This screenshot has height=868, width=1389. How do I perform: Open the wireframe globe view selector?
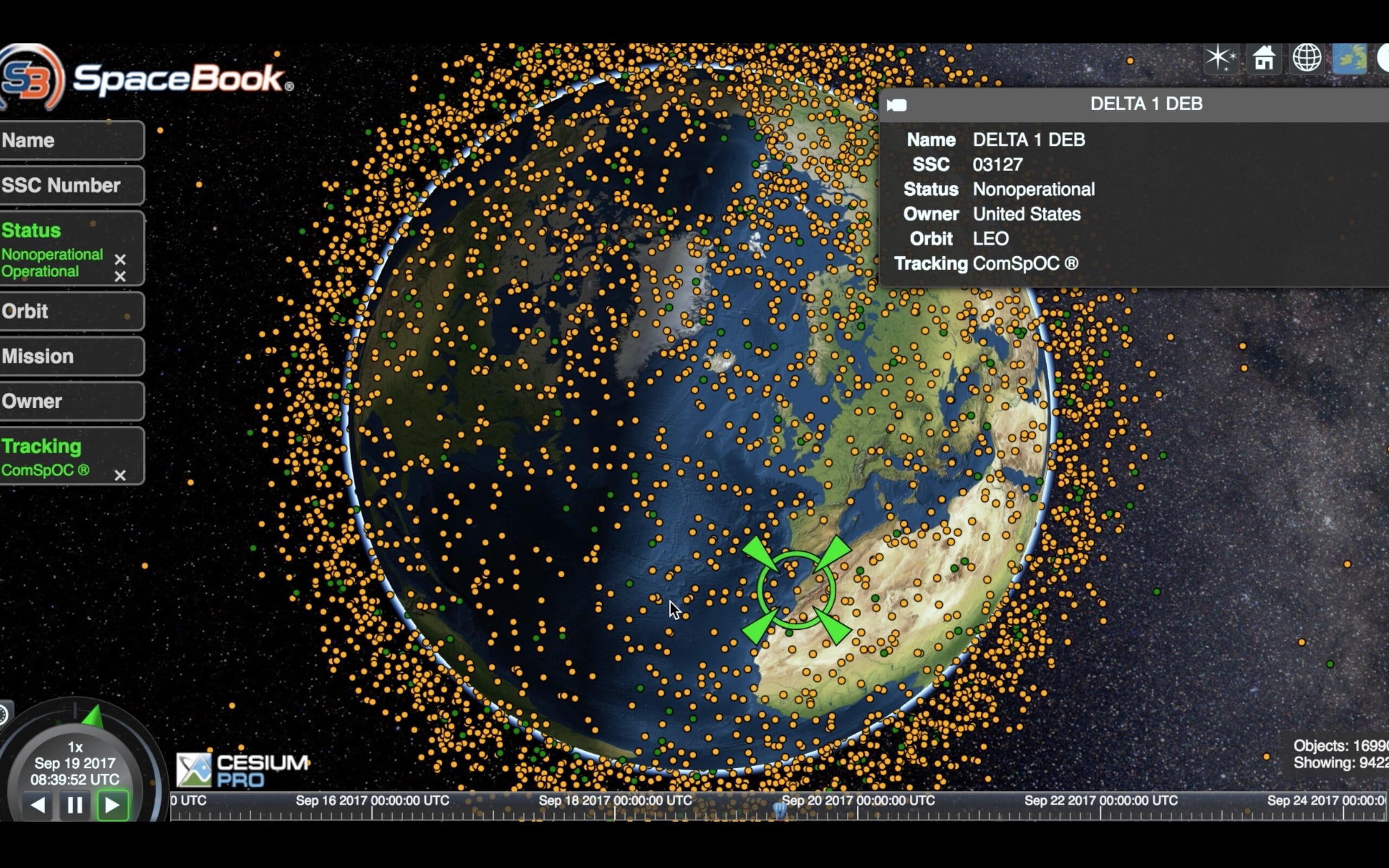pyautogui.click(x=1307, y=59)
